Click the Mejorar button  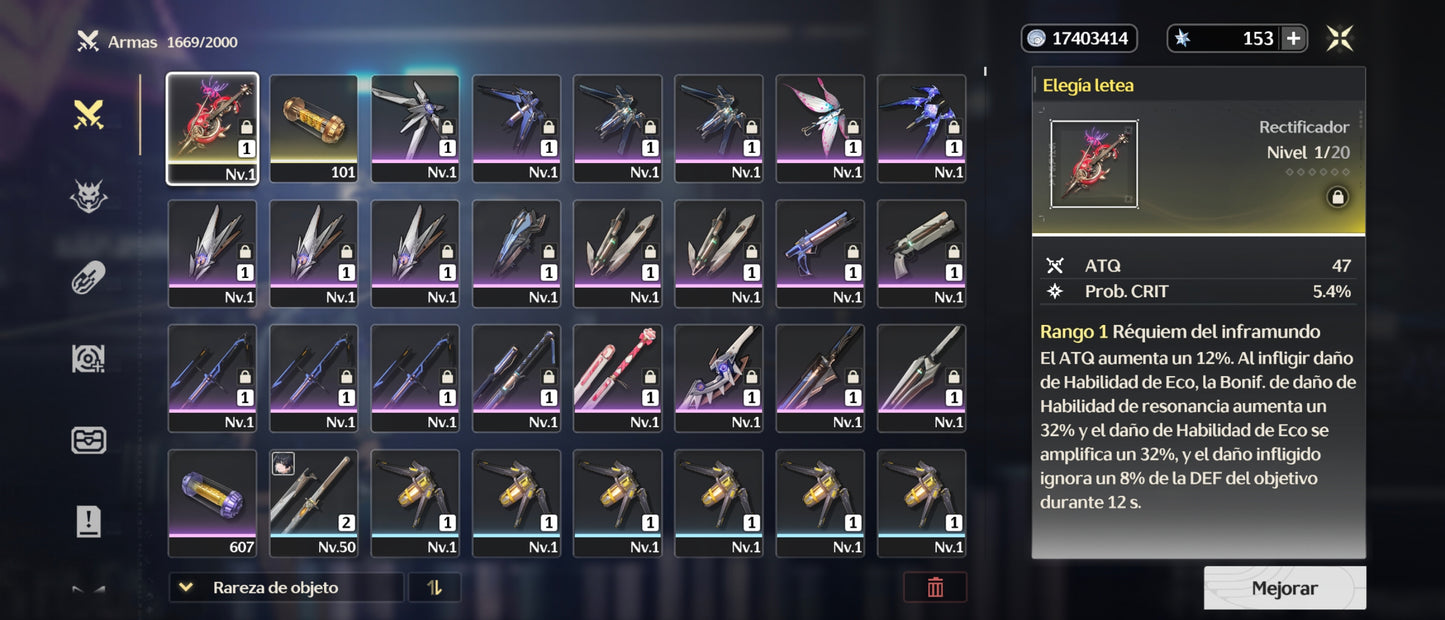pos(1284,588)
